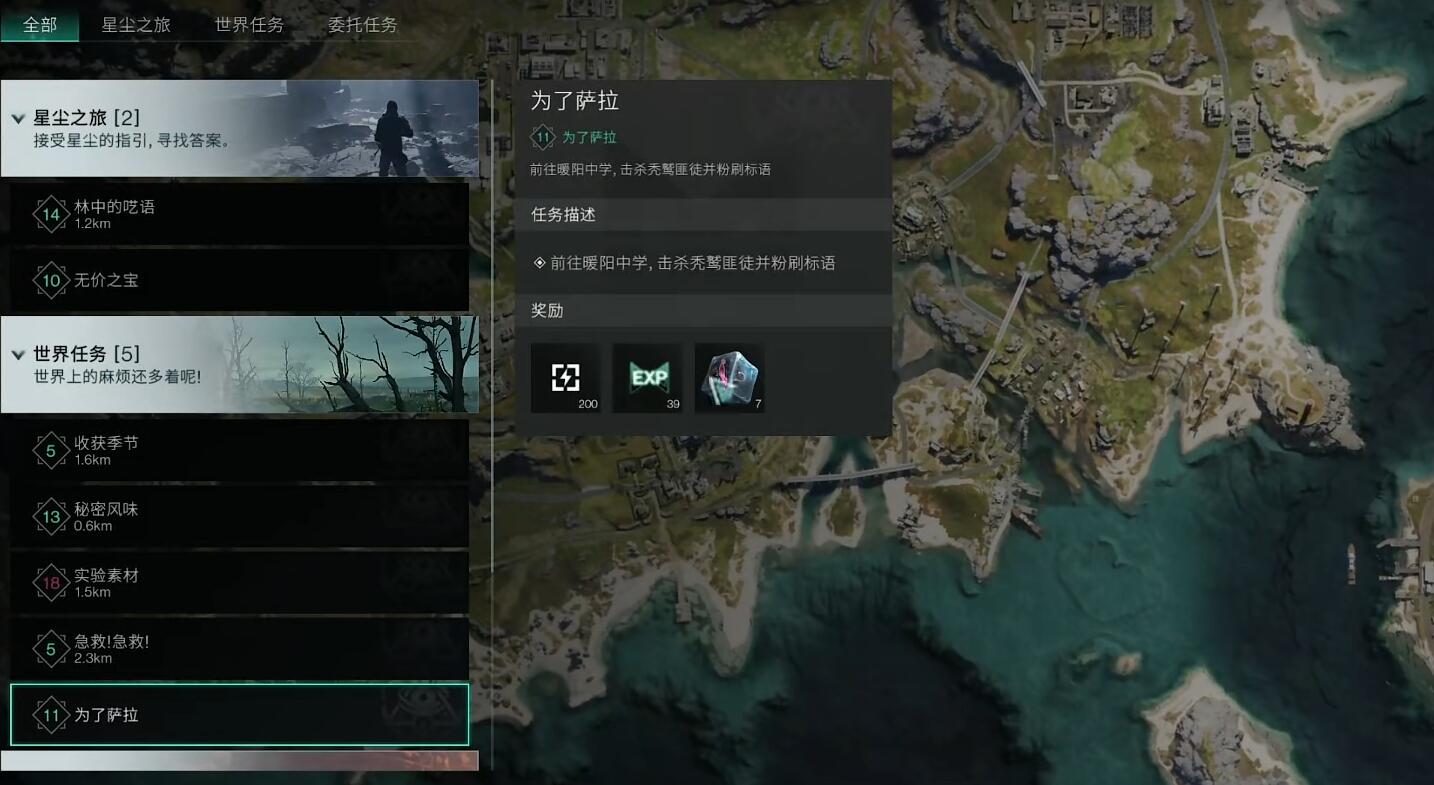
Task: Click the crystal cube item reward icon
Action: click(728, 377)
